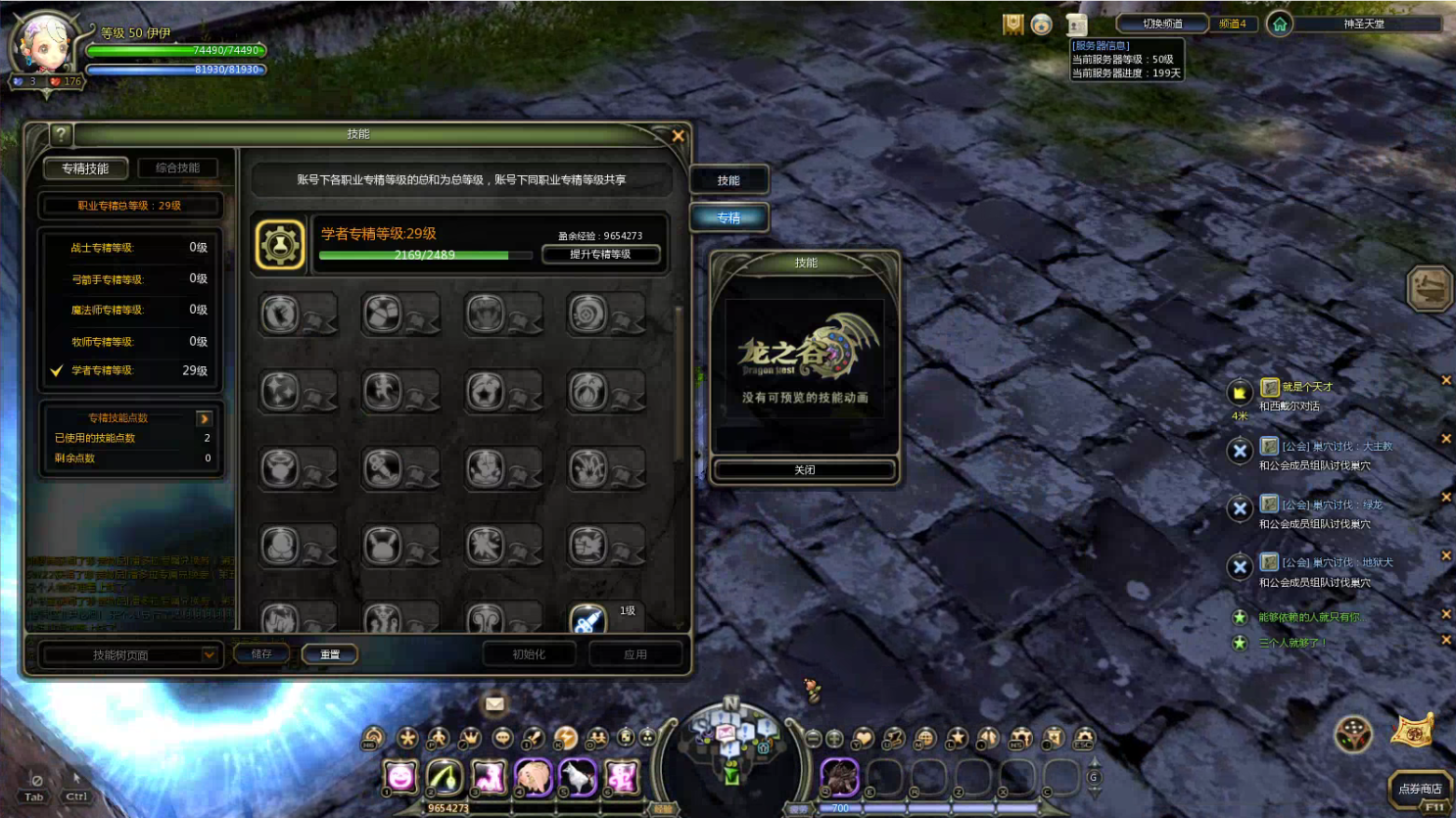Open the 技能树页面 dropdown
The image size is (1456, 818).
pos(129,654)
